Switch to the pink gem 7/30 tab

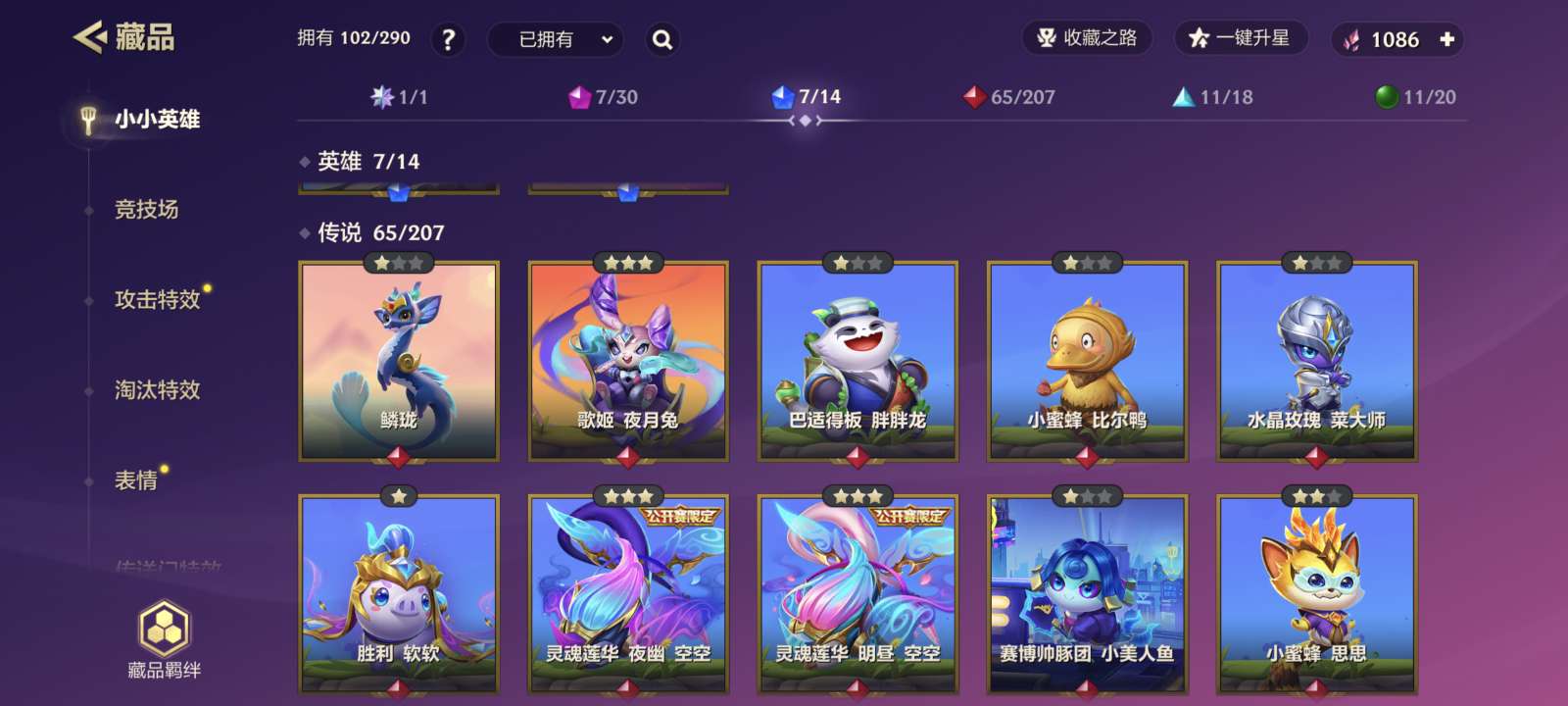tap(603, 97)
